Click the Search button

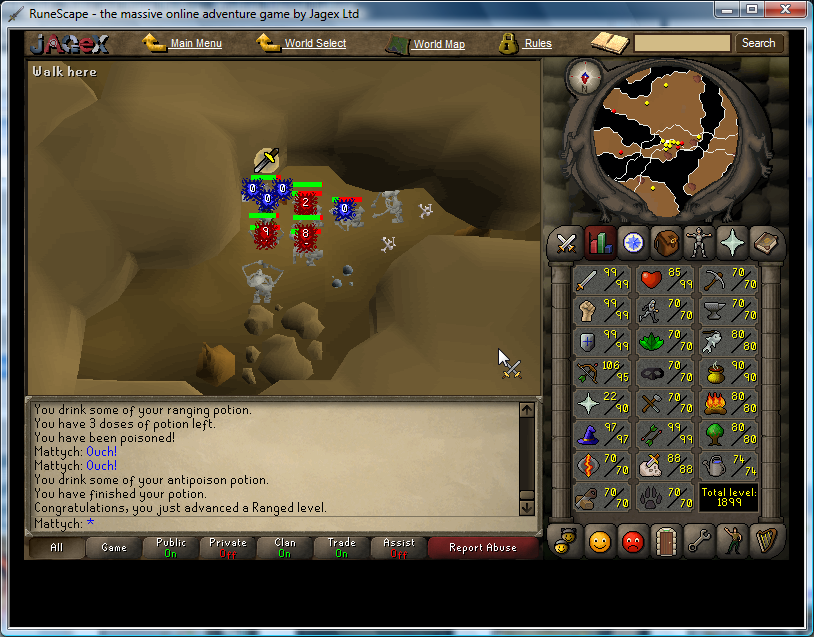coord(758,43)
